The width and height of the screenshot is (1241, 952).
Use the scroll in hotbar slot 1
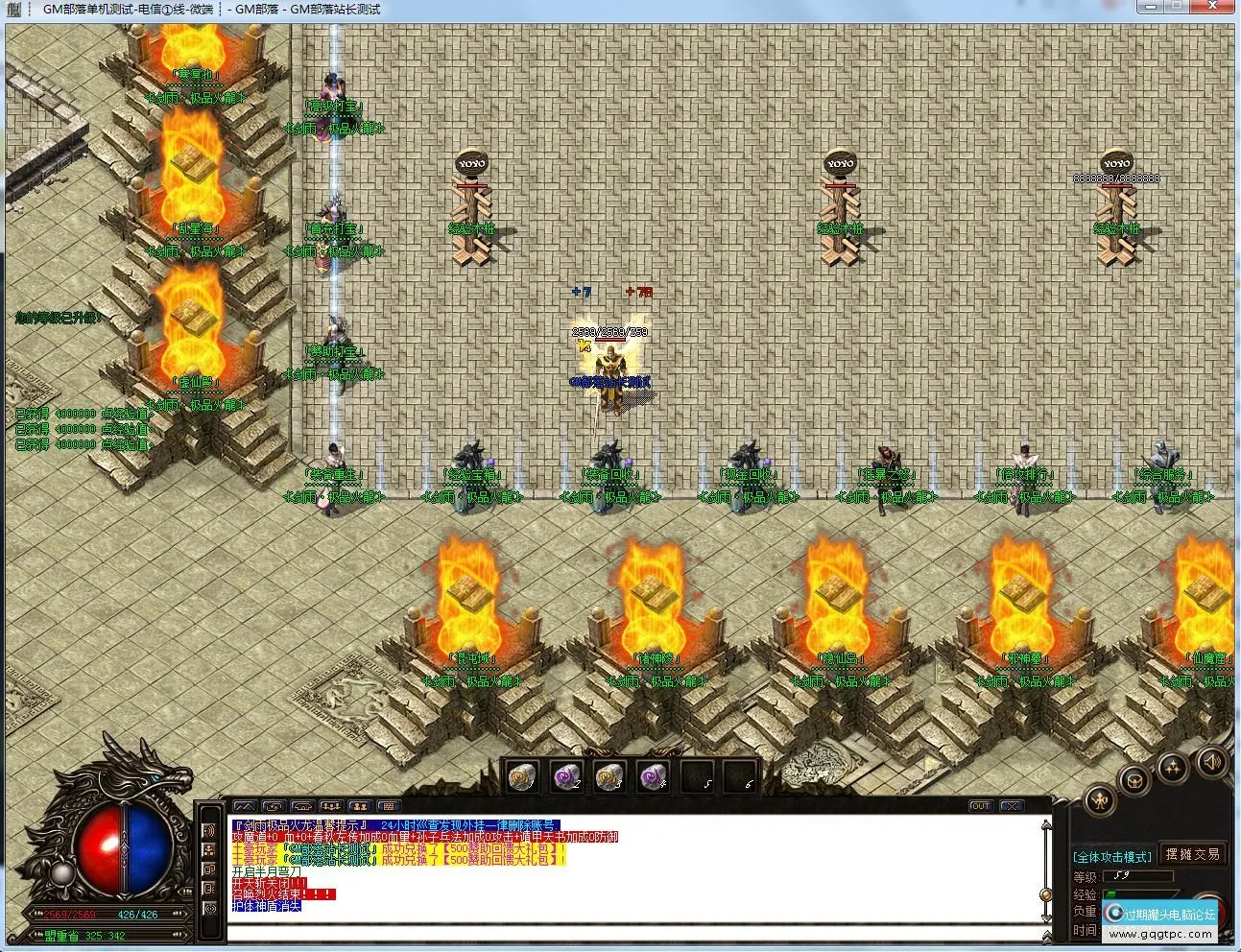521,777
